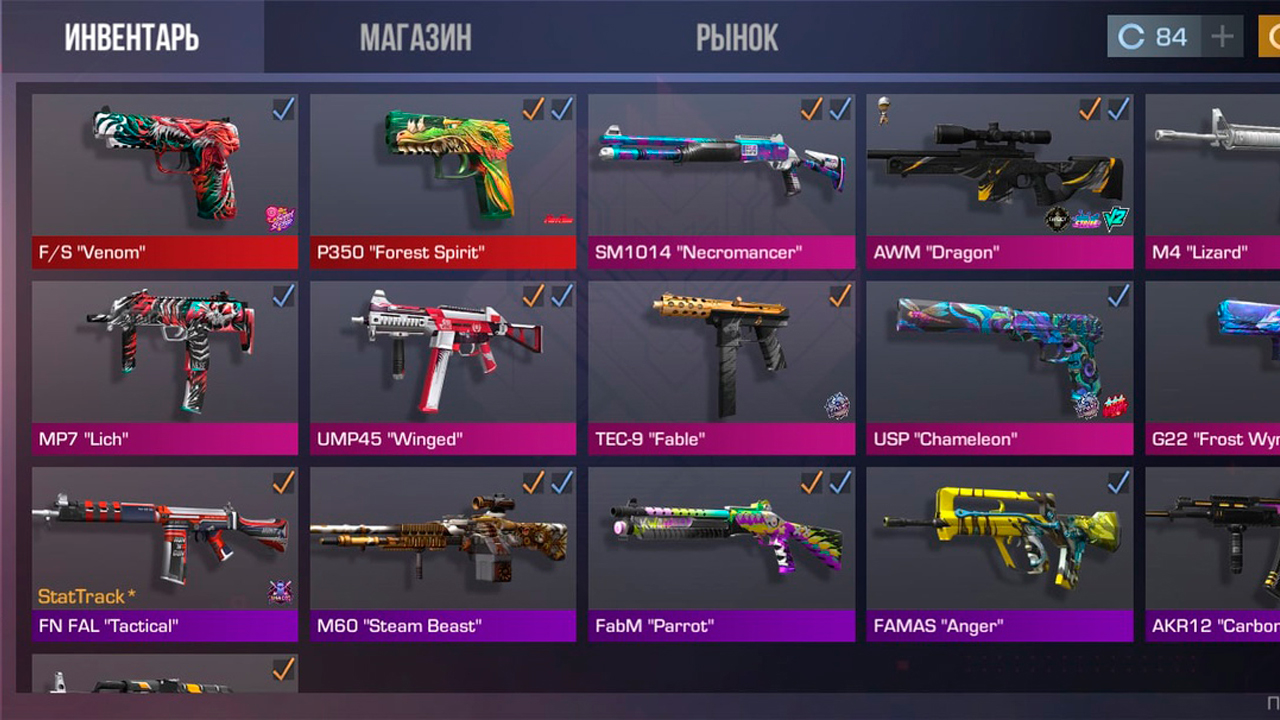
Task: Select the F/S "Venom" pistol skin
Action: coord(165,180)
